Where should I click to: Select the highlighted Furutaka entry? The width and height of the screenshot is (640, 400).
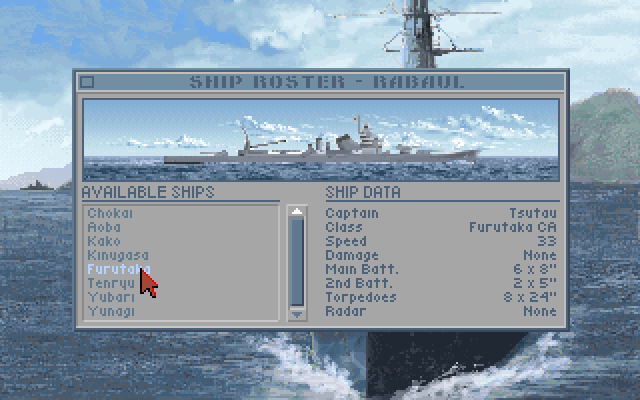pyautogui.click(x=112, y=270)
